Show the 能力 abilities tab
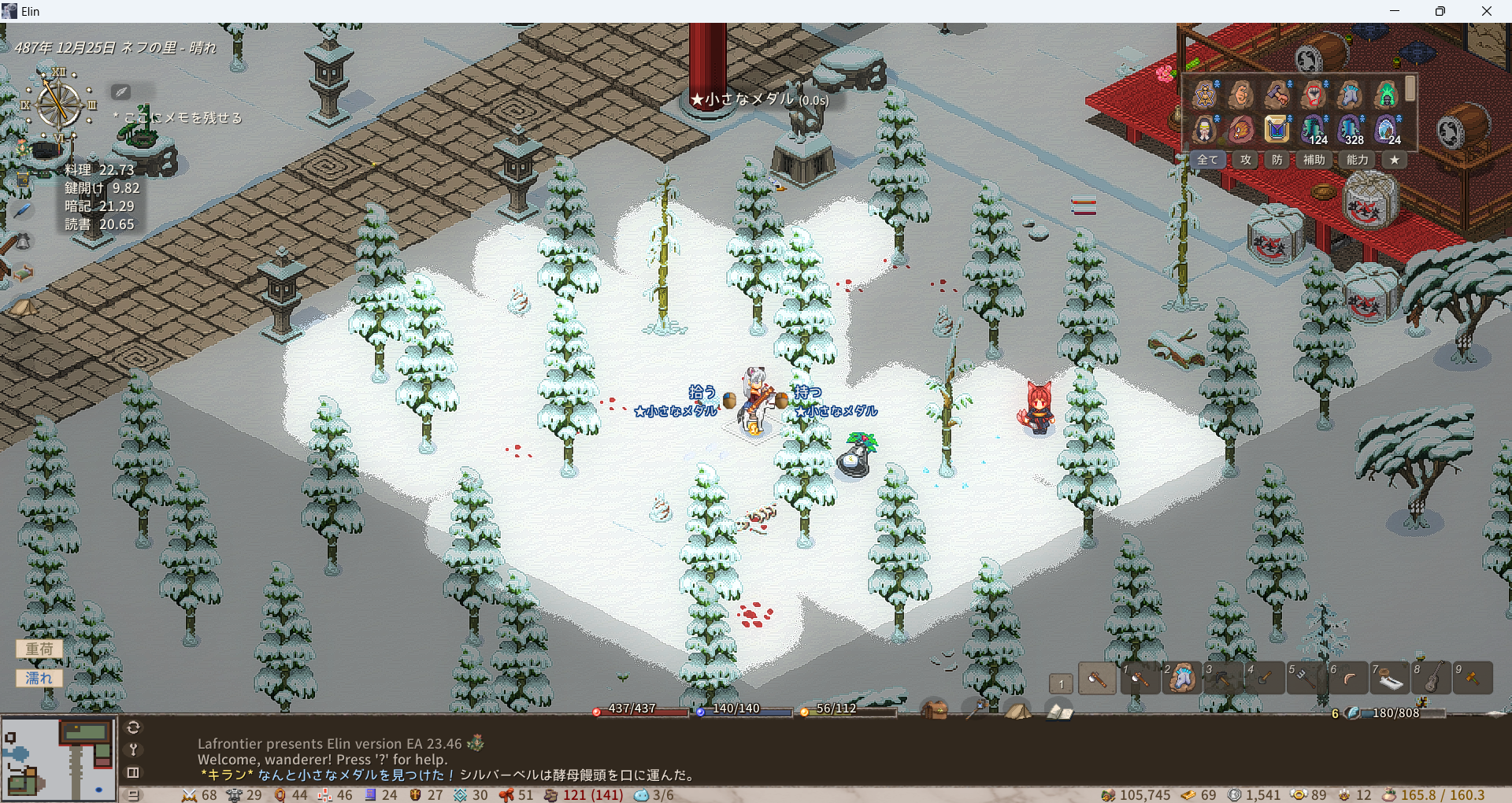The height and width of the screenshot is (803, 1512). 1358,160
